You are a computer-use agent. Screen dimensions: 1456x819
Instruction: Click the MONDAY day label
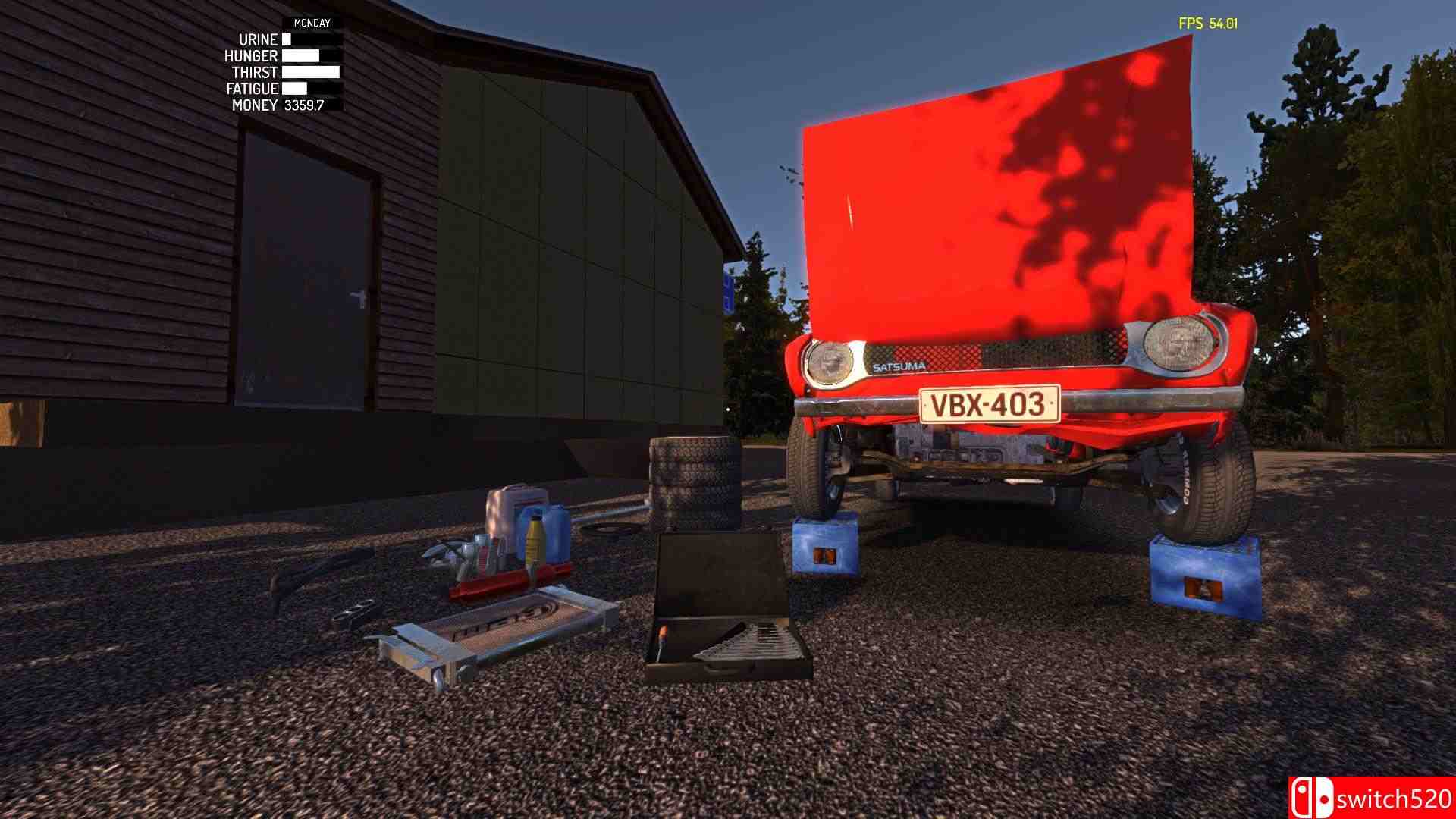pos(312,24)
